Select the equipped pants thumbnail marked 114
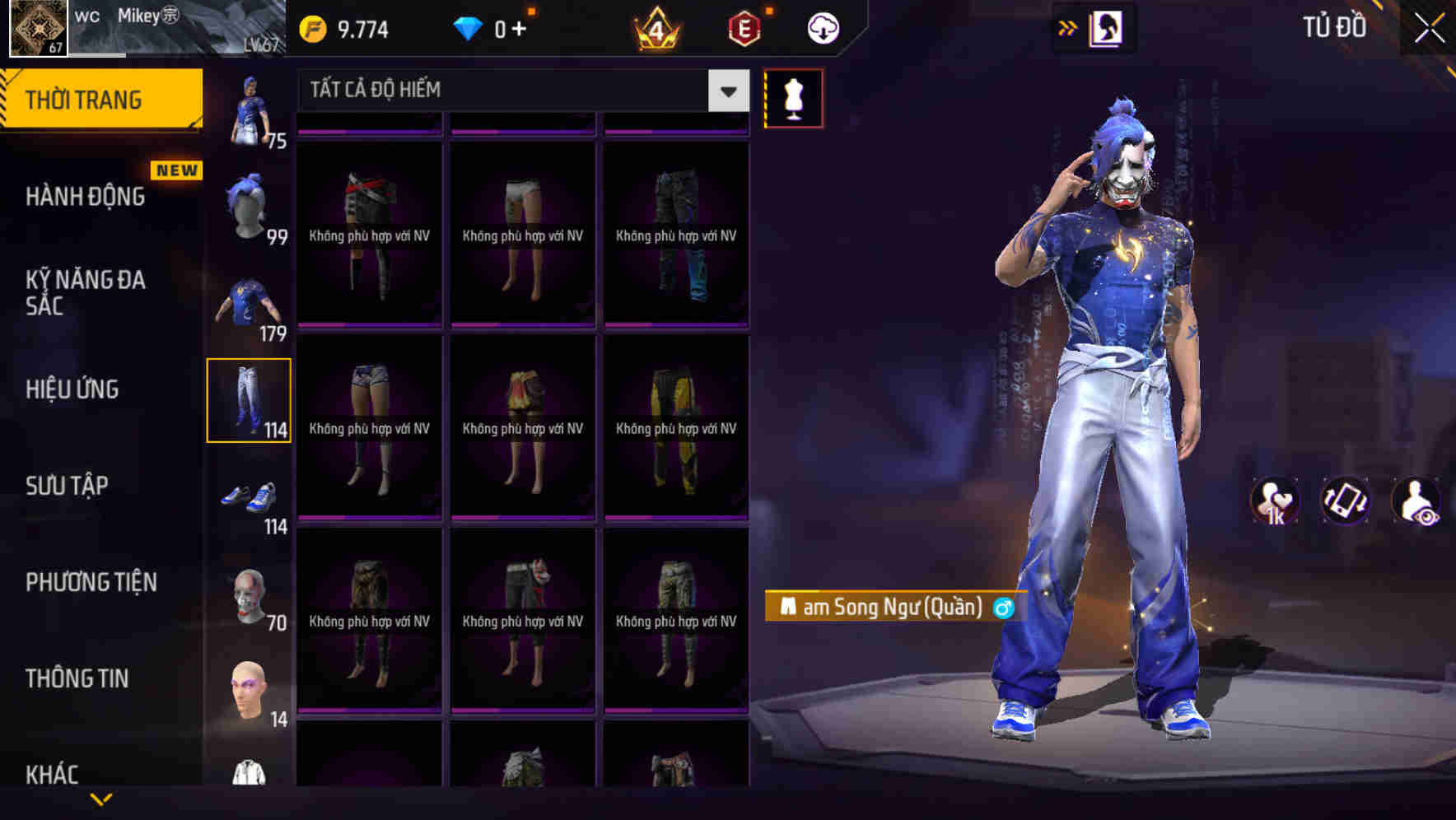This screenshot has height=820, width=1456. [250, 399]
